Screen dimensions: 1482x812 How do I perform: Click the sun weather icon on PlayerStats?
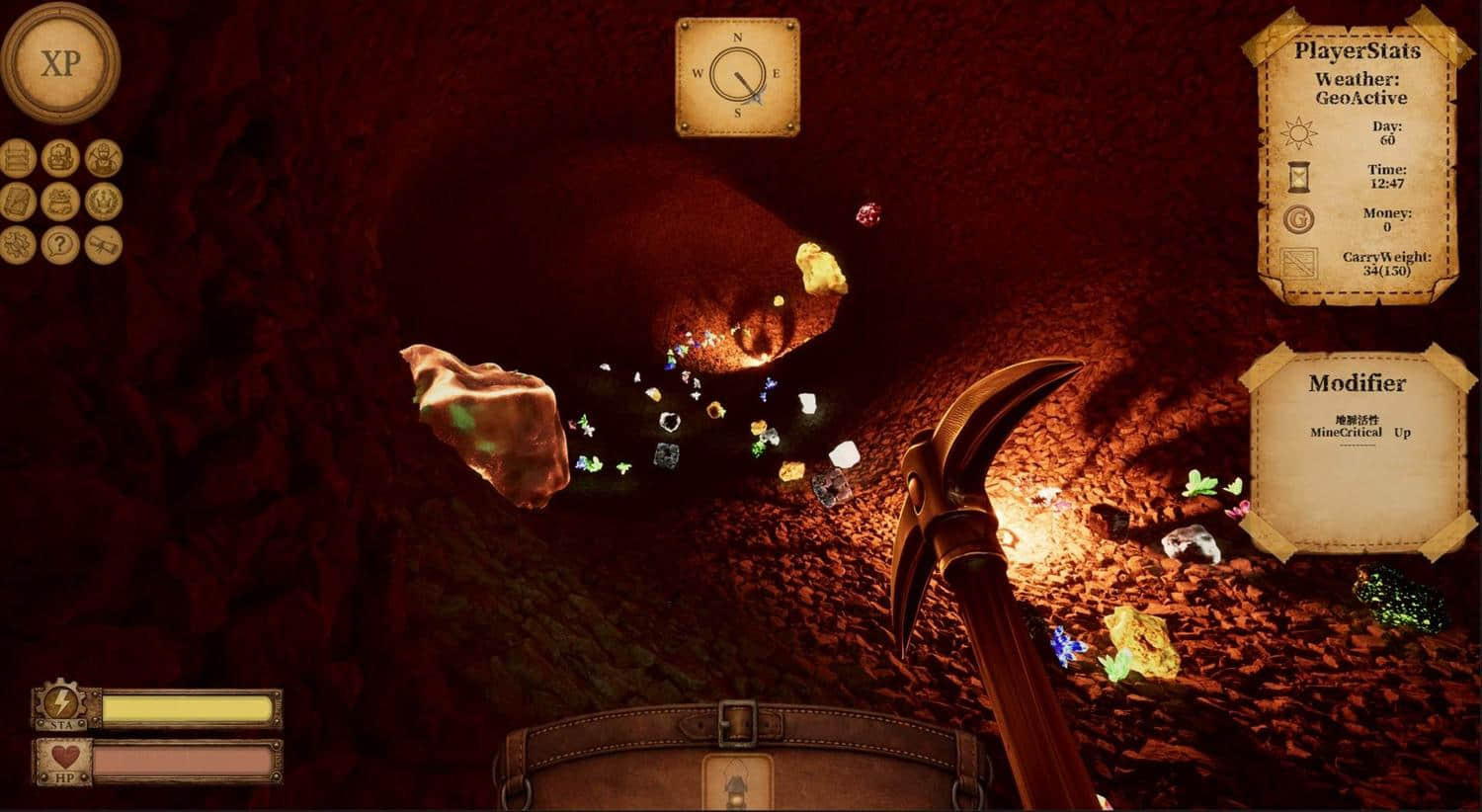(1298, 132)
